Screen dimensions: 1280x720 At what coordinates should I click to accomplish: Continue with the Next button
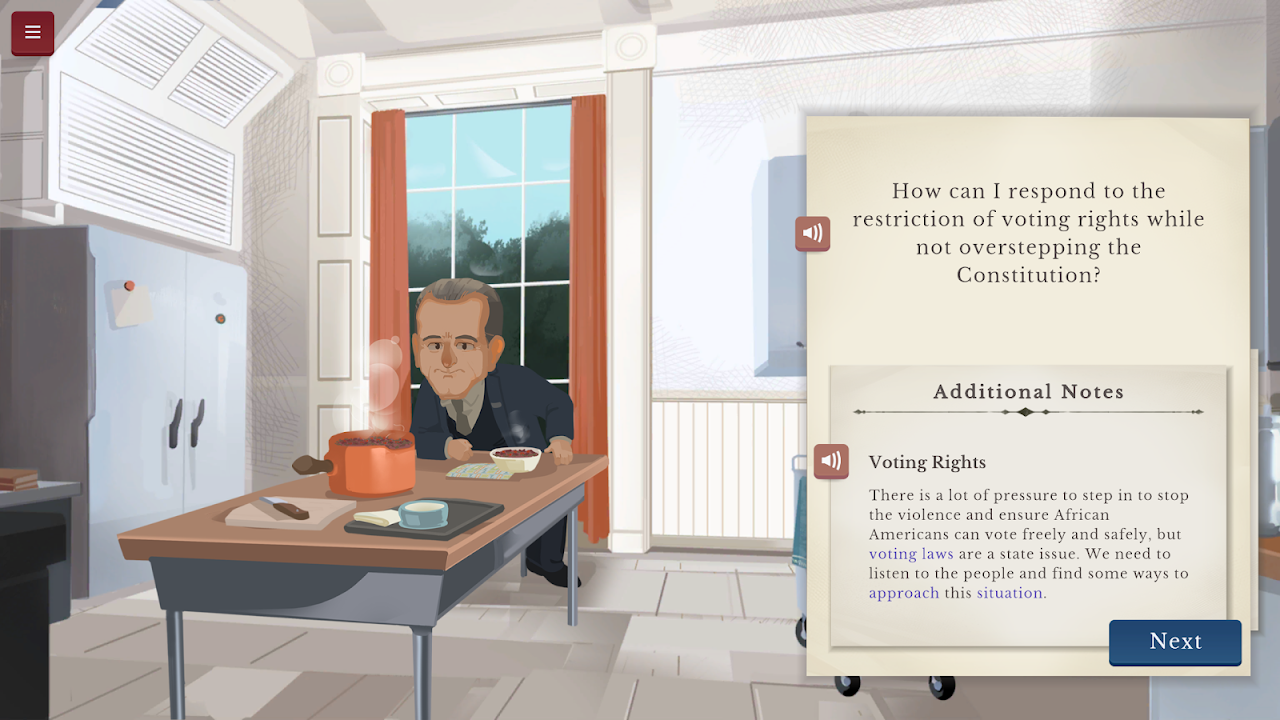pos(1175,642)
